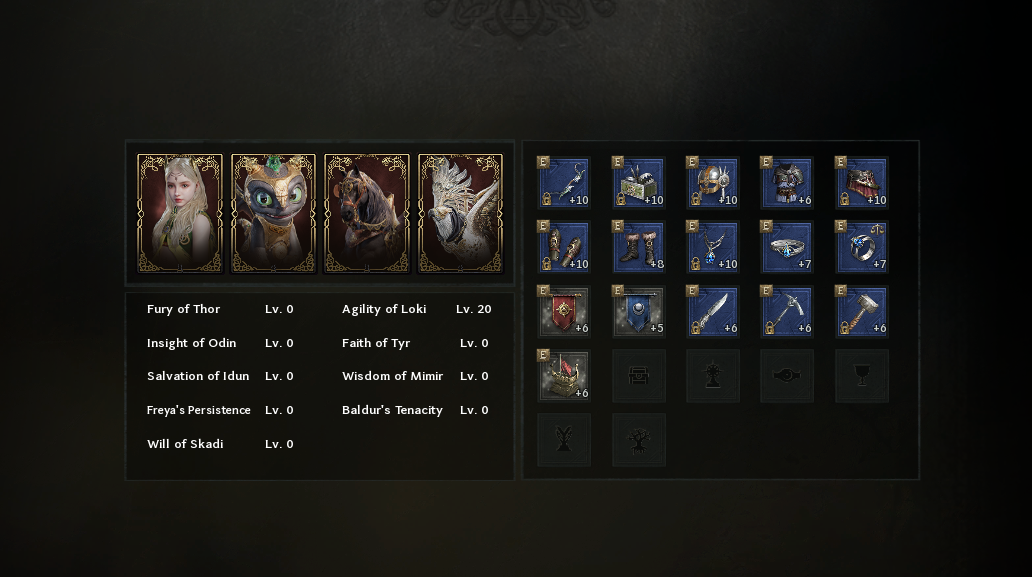Select the bronze gauntlets slot
This screenshot has height=577, width=1032.
click(564, 247)
